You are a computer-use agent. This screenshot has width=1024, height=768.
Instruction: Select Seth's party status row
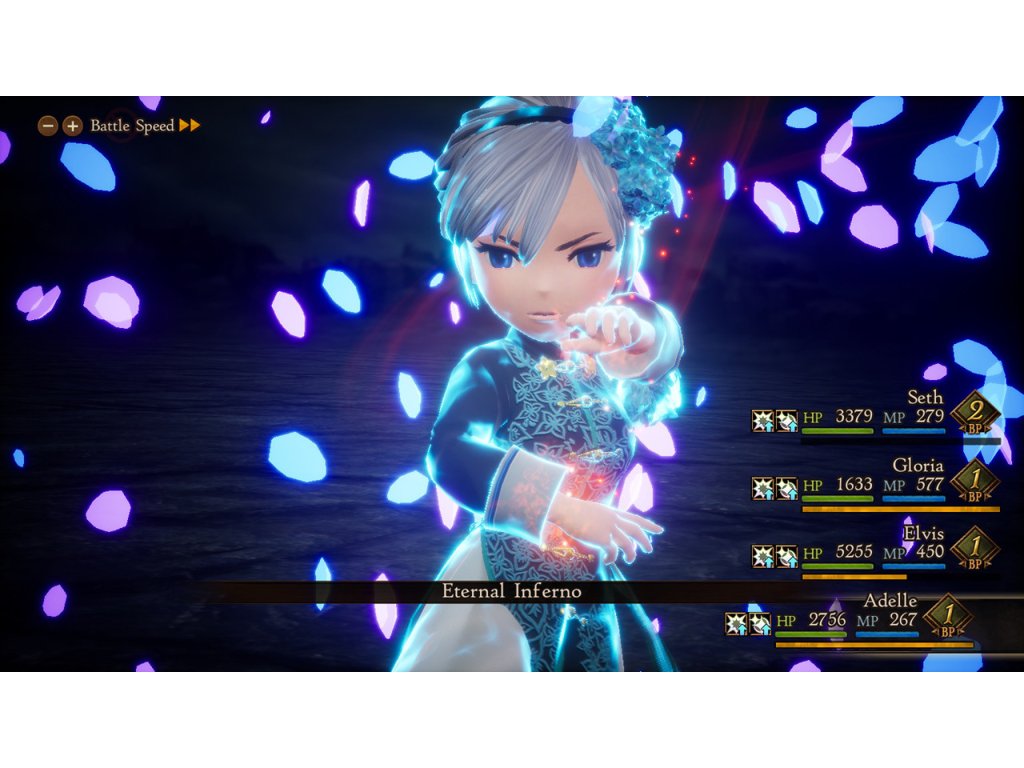coord(875,415)
